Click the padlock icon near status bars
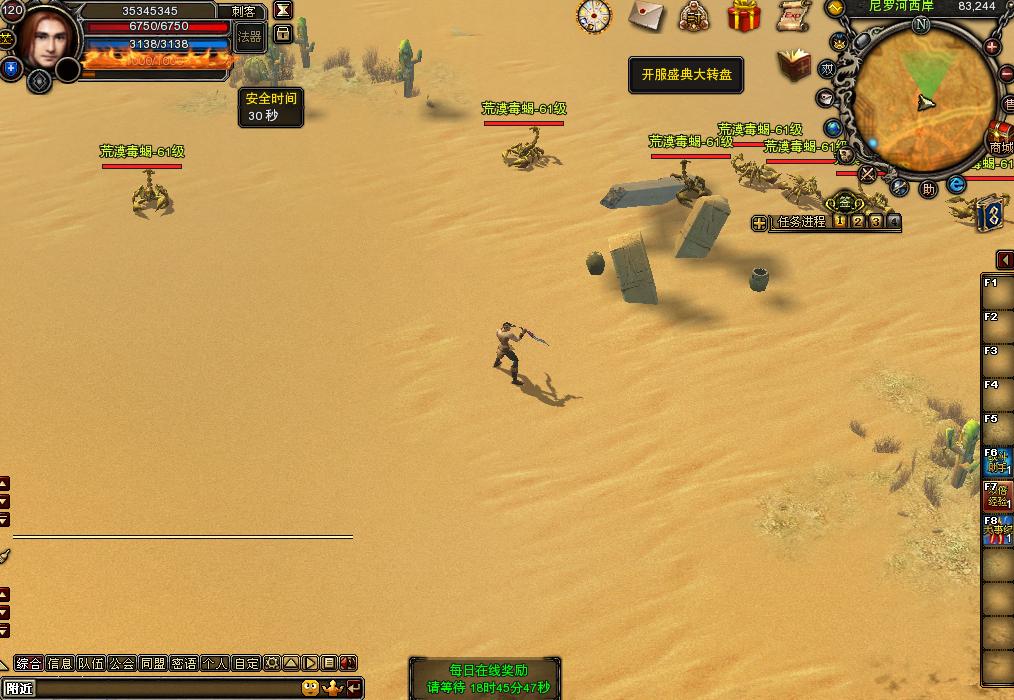Screen dimensions: 1014x700 283,34
